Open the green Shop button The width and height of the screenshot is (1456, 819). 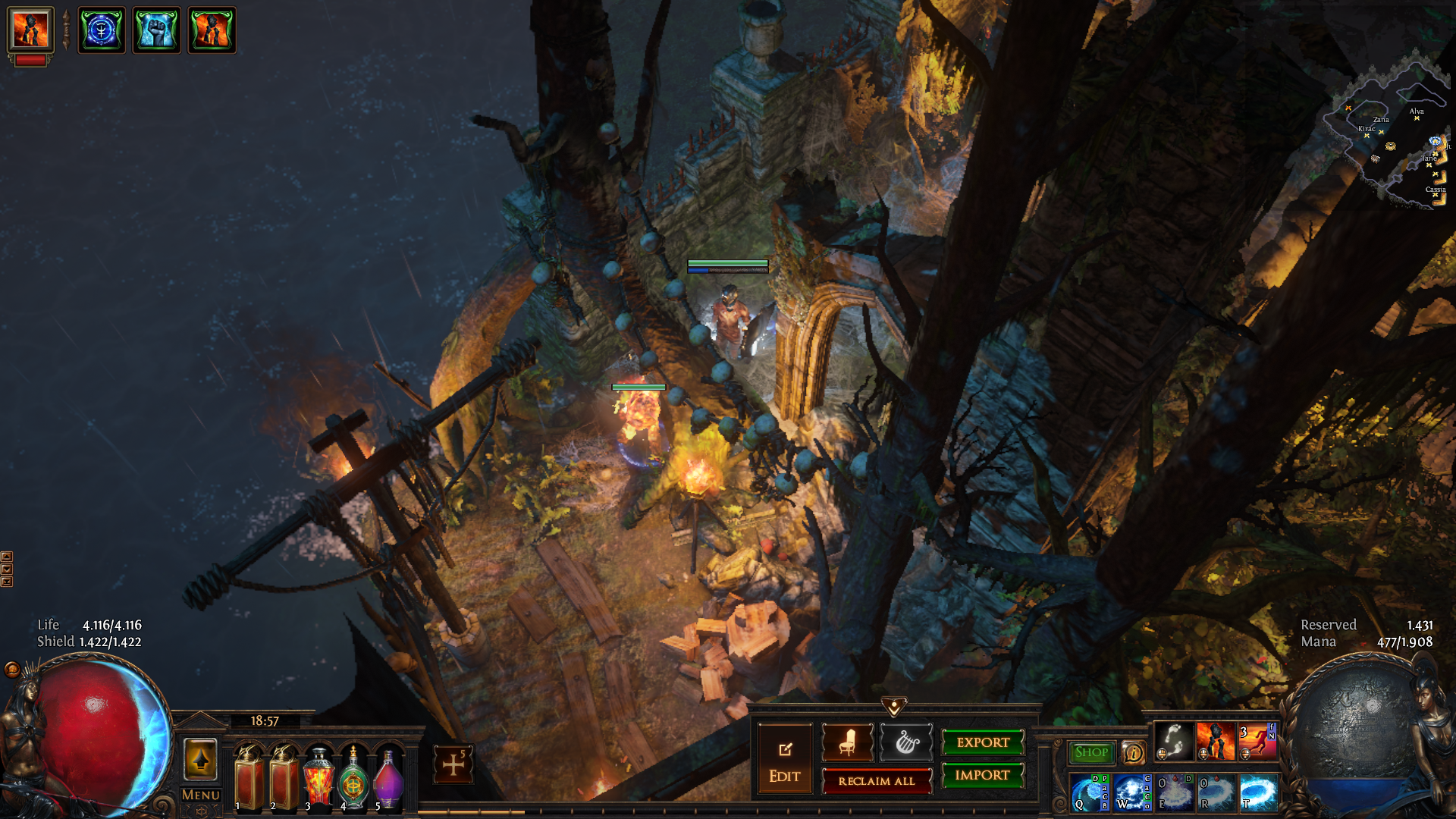click(x=1091, y=752)
